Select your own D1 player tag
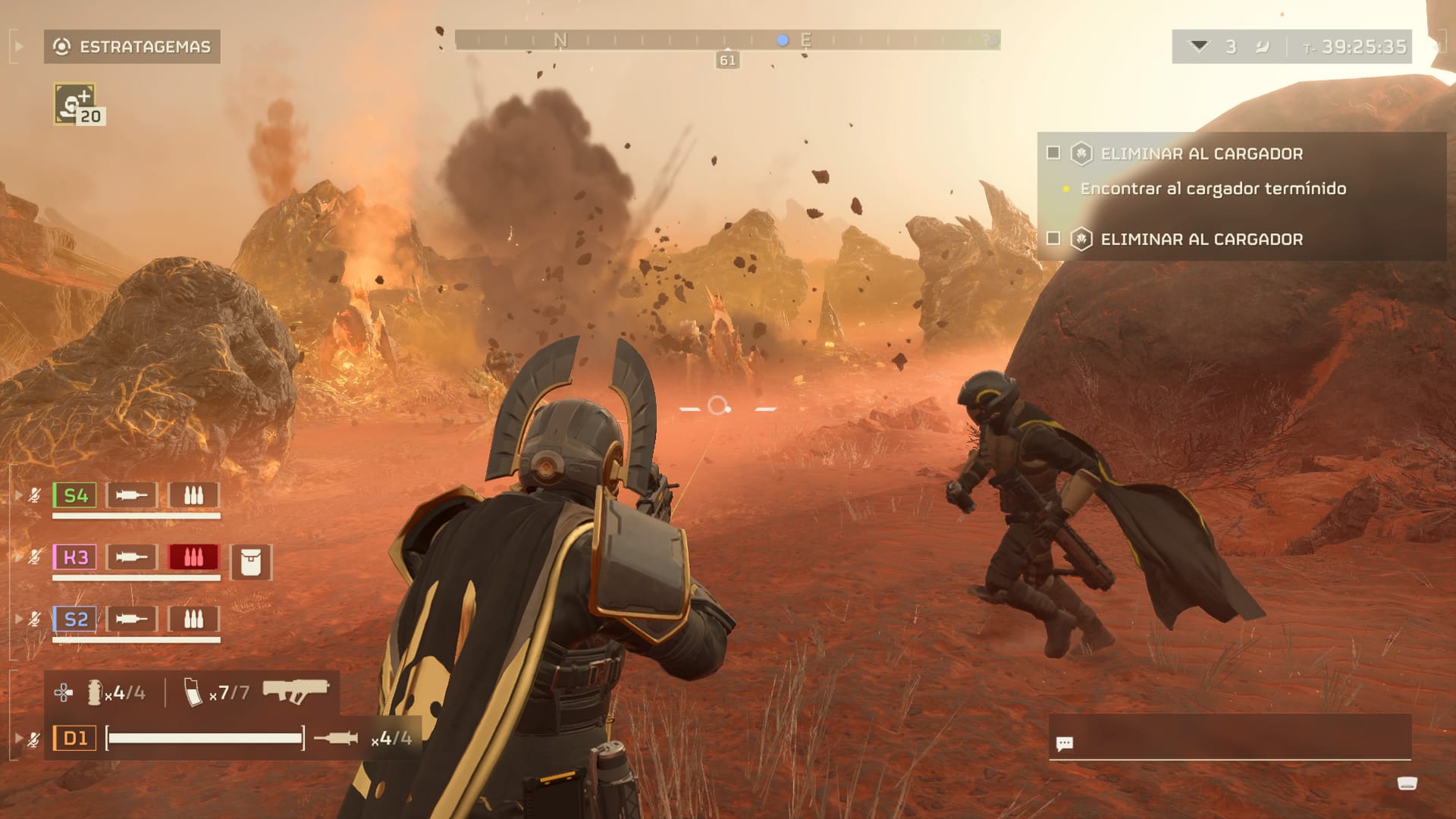 pyautogui.click(x=74, y=738)
